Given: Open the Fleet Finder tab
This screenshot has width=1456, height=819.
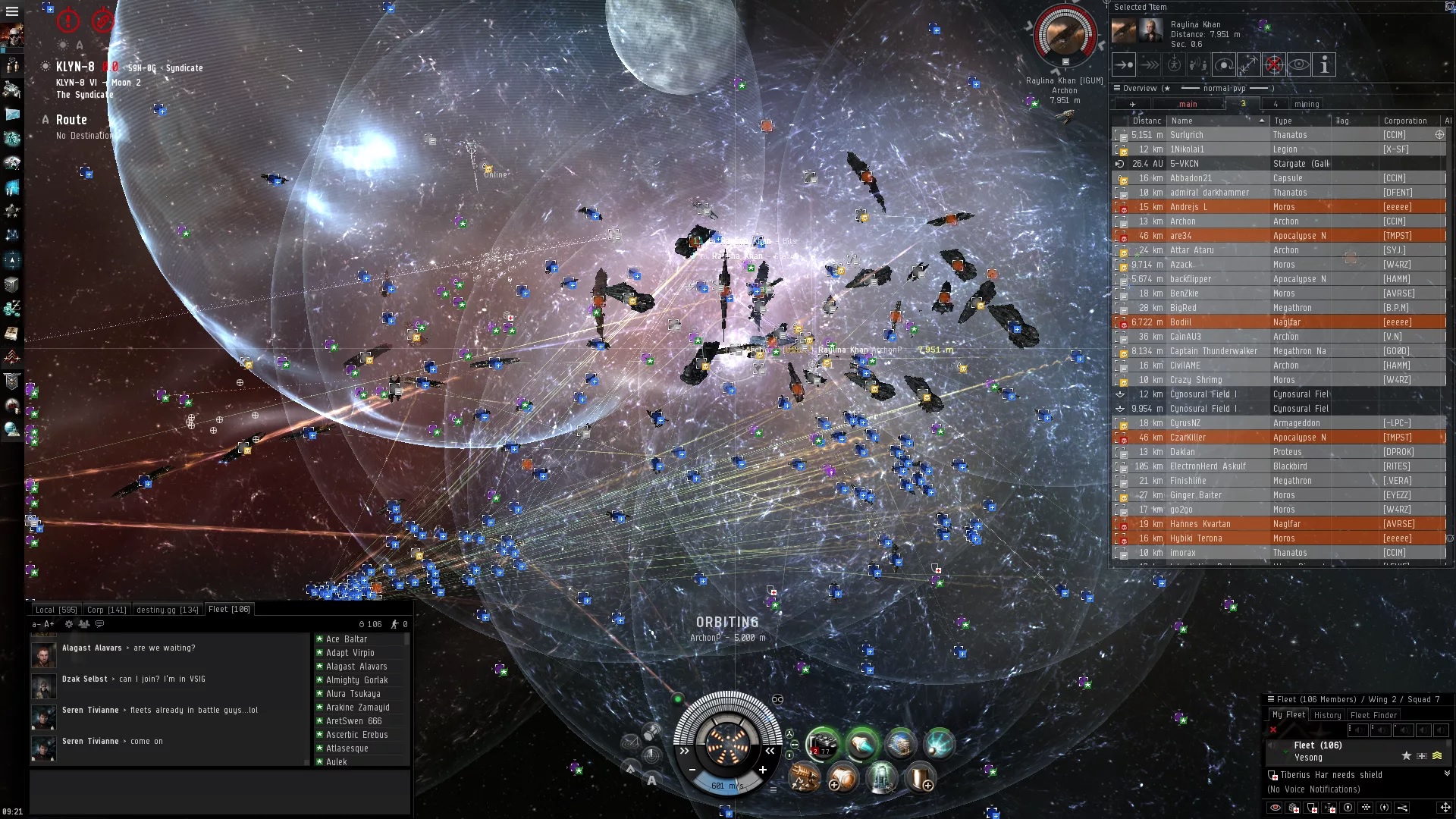Looking at the screenshot, I should pyautogui.click(x=1373, y=715).
